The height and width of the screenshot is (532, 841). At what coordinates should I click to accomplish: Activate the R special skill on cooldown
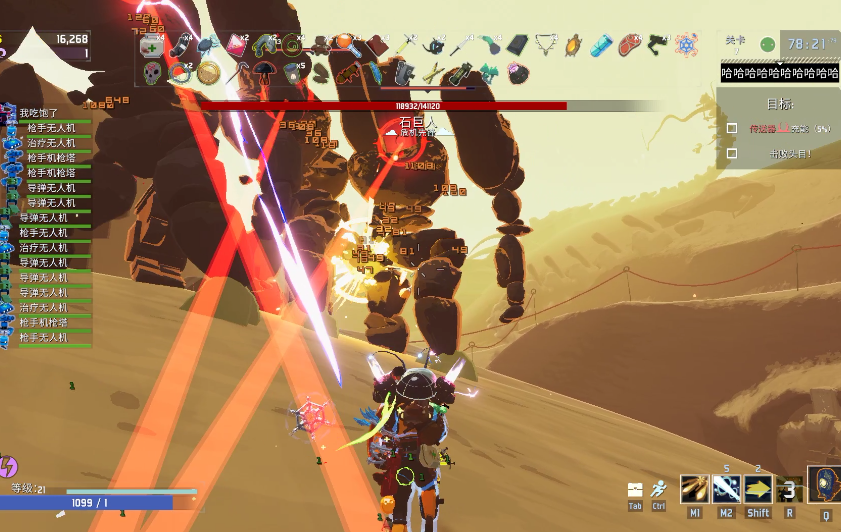click(789, 490)
